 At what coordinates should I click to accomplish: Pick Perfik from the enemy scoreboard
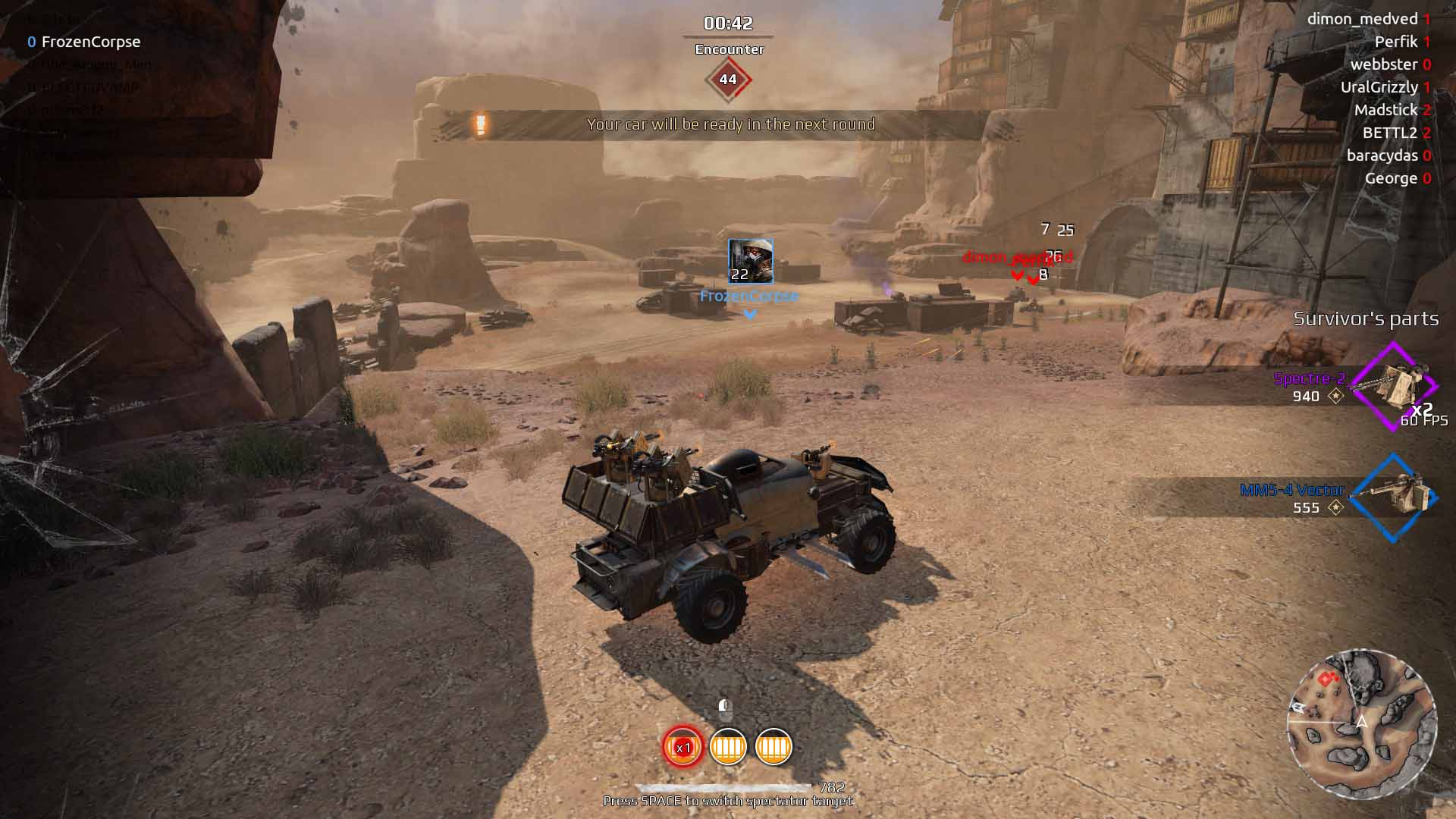coord(1395,42)
